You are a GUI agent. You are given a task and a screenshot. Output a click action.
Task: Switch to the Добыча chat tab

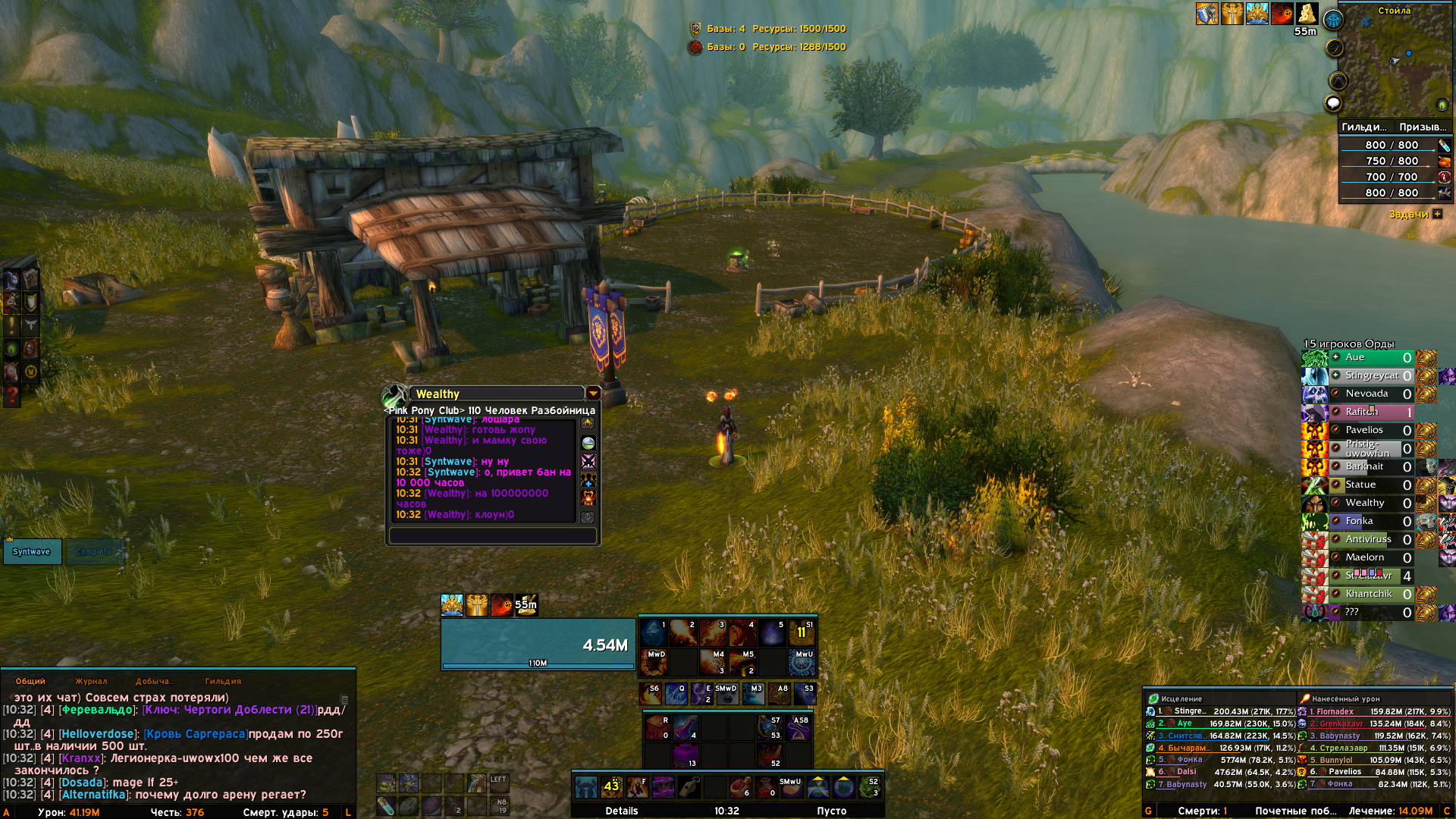click(x=153, y=681)
